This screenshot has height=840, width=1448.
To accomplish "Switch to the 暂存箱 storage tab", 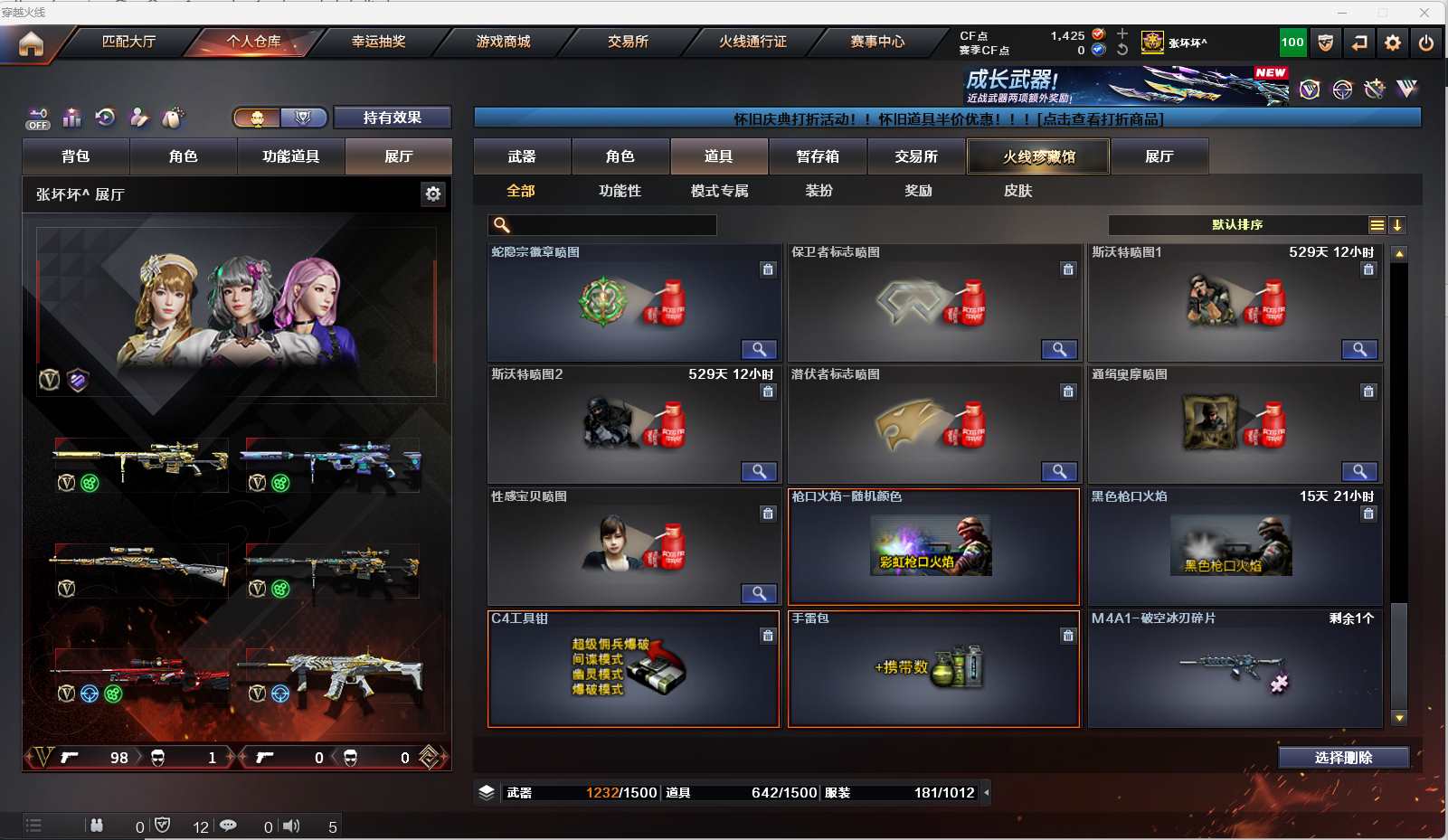I will point(818,156).
